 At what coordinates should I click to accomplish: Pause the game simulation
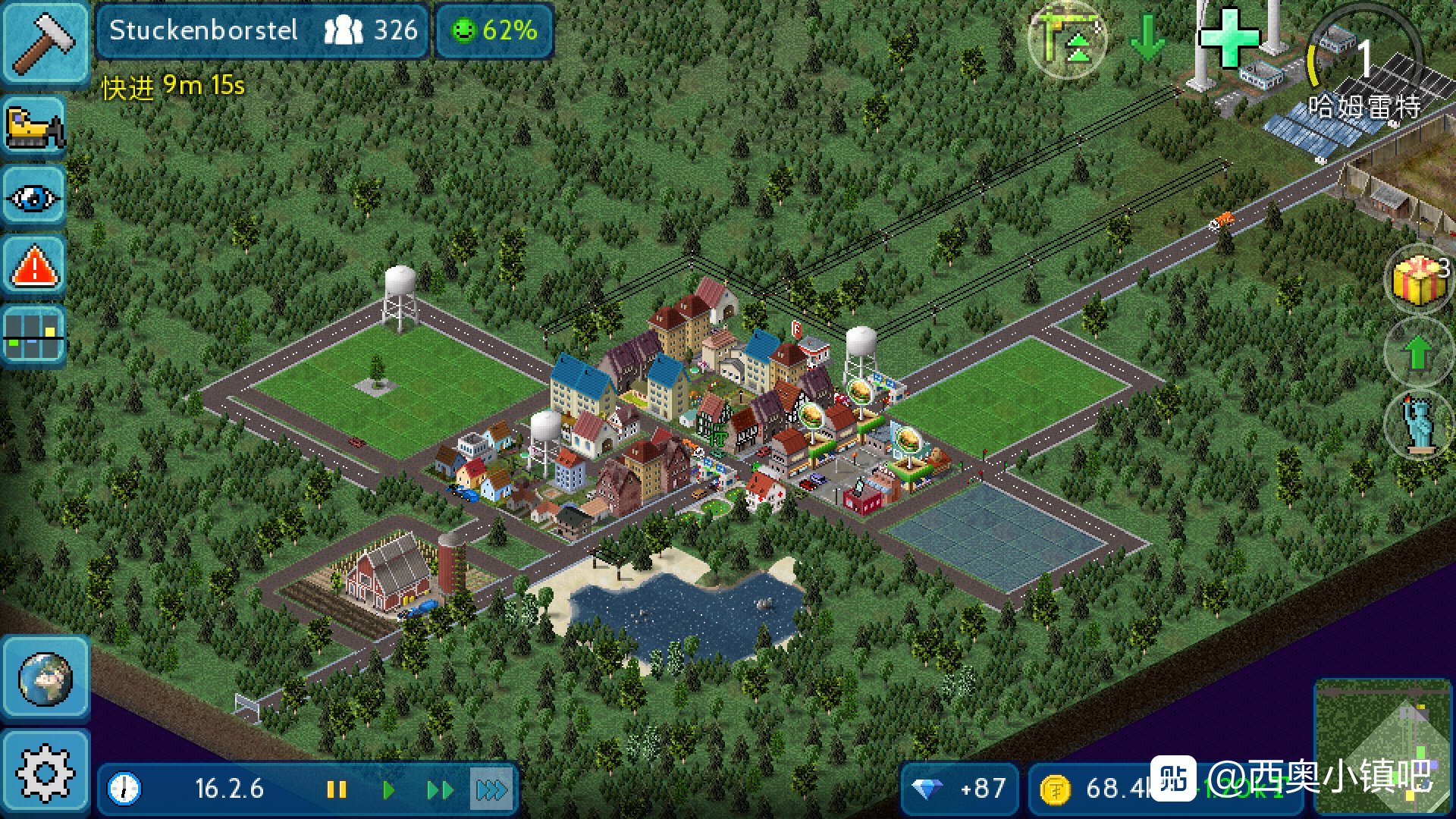[x=336, y=790]
